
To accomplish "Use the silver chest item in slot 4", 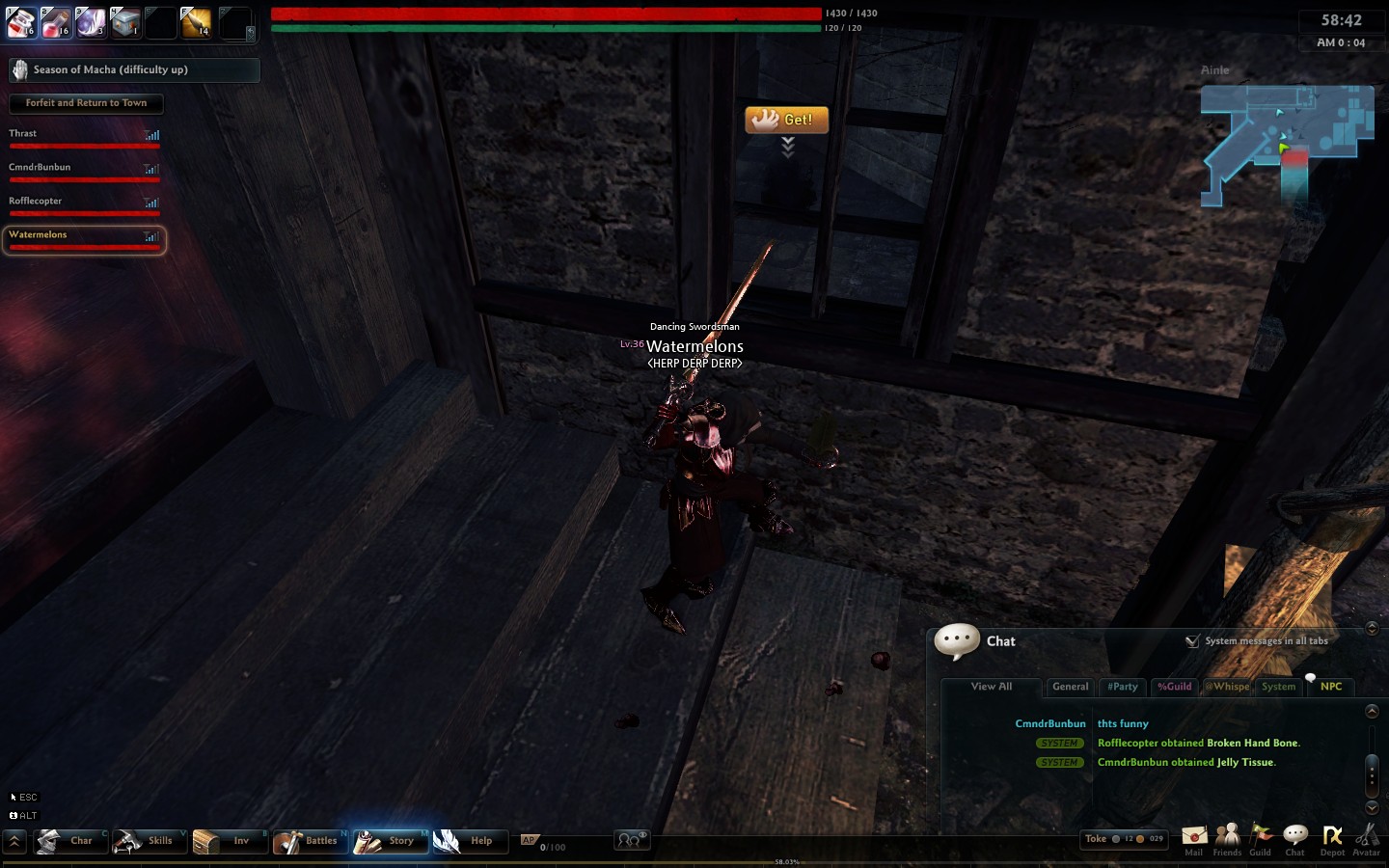I will [125, 22].
